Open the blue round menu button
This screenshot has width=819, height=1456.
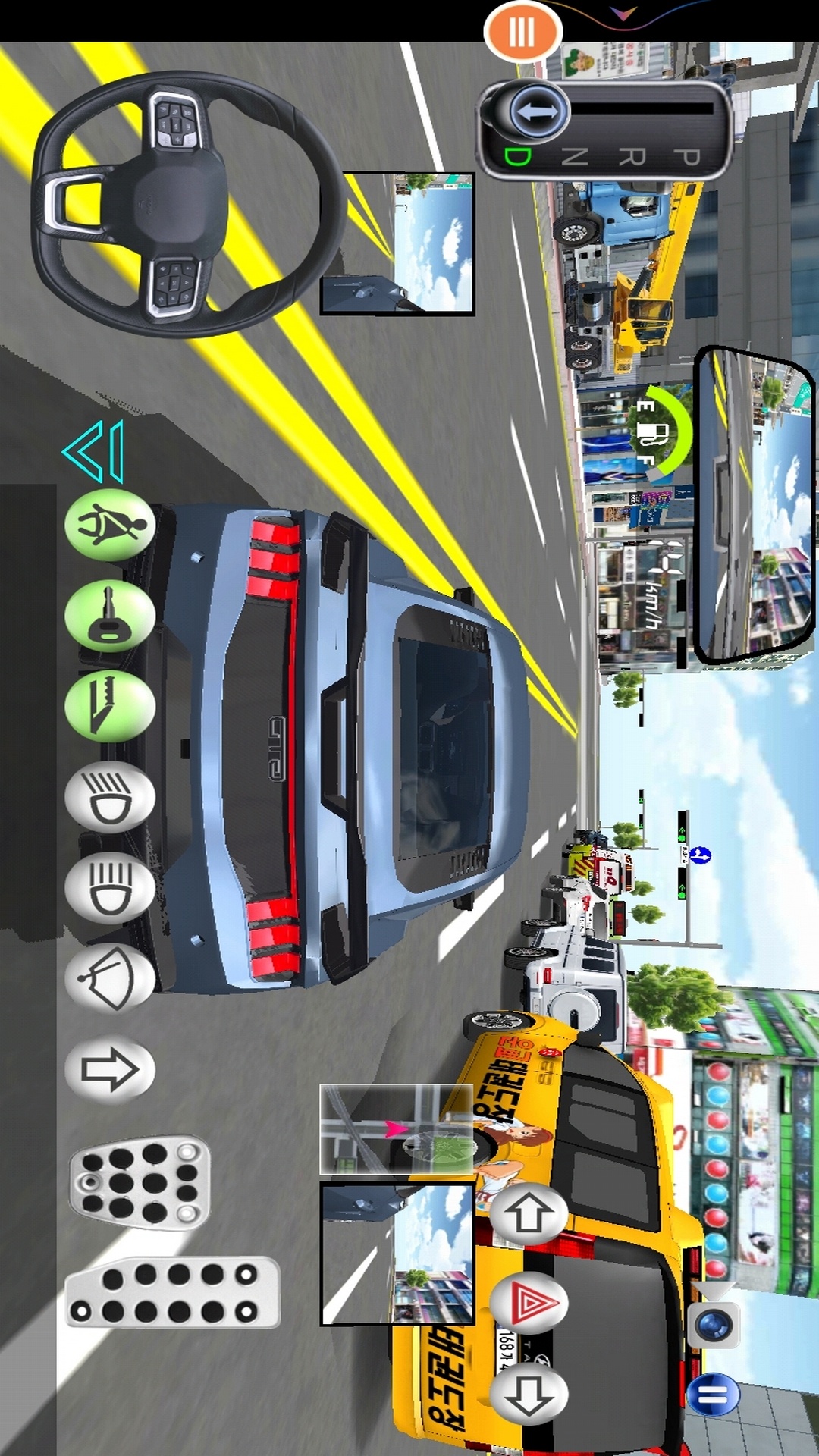click(x=713, y=1394)
